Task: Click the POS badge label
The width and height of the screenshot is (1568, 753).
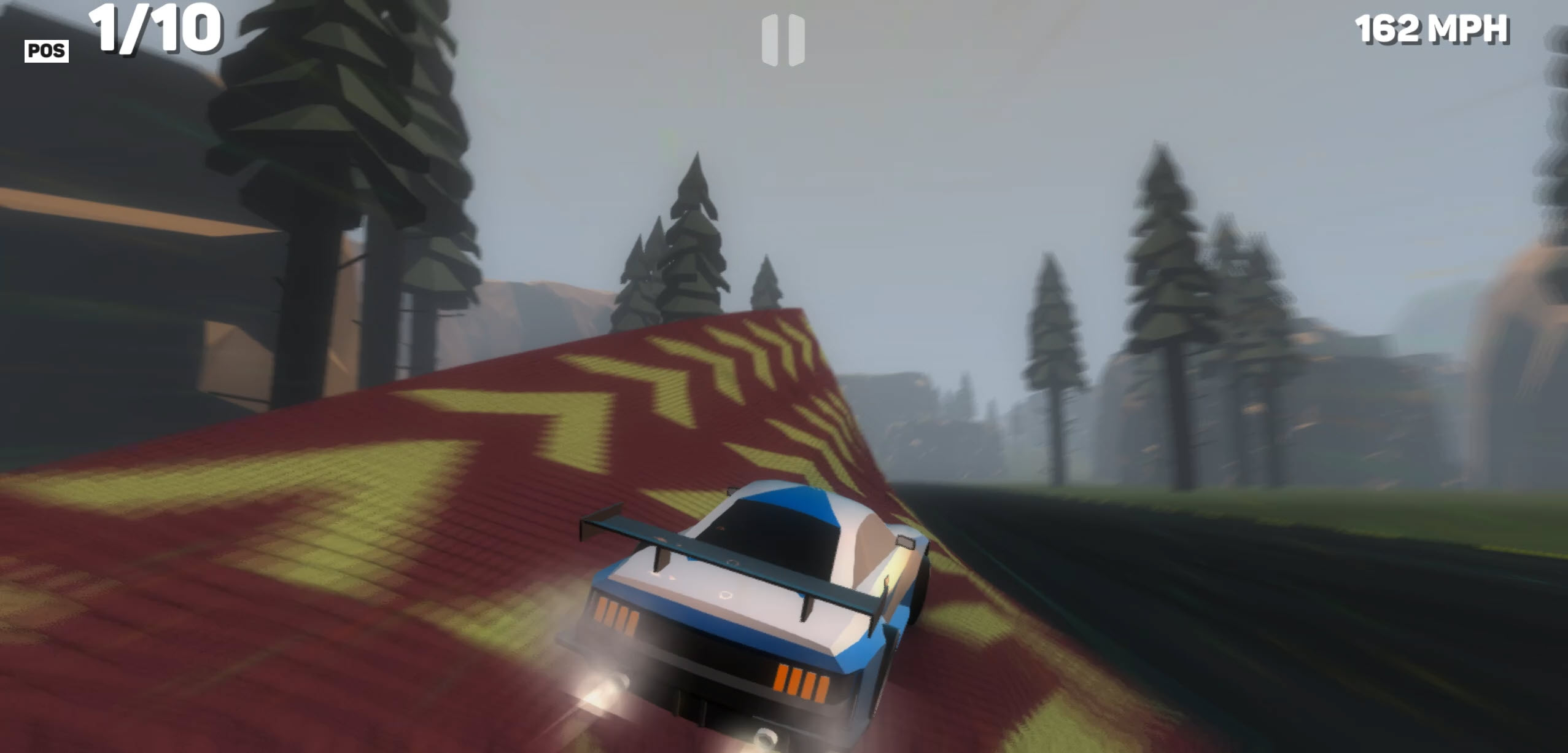Action: pyautogui.click(x=47, y=50)
